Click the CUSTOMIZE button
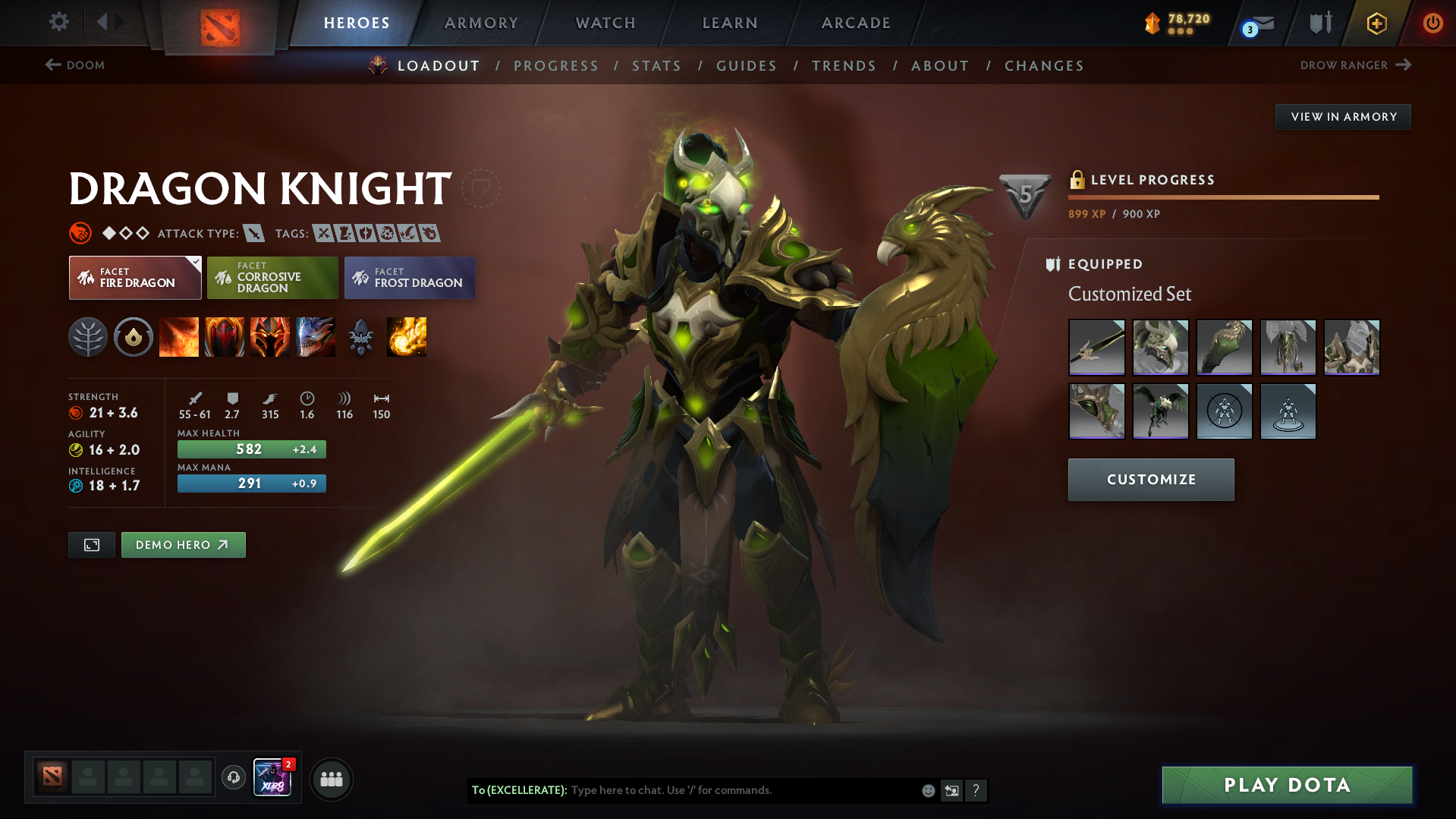The image size is (1456, 819). [1150, 479]
